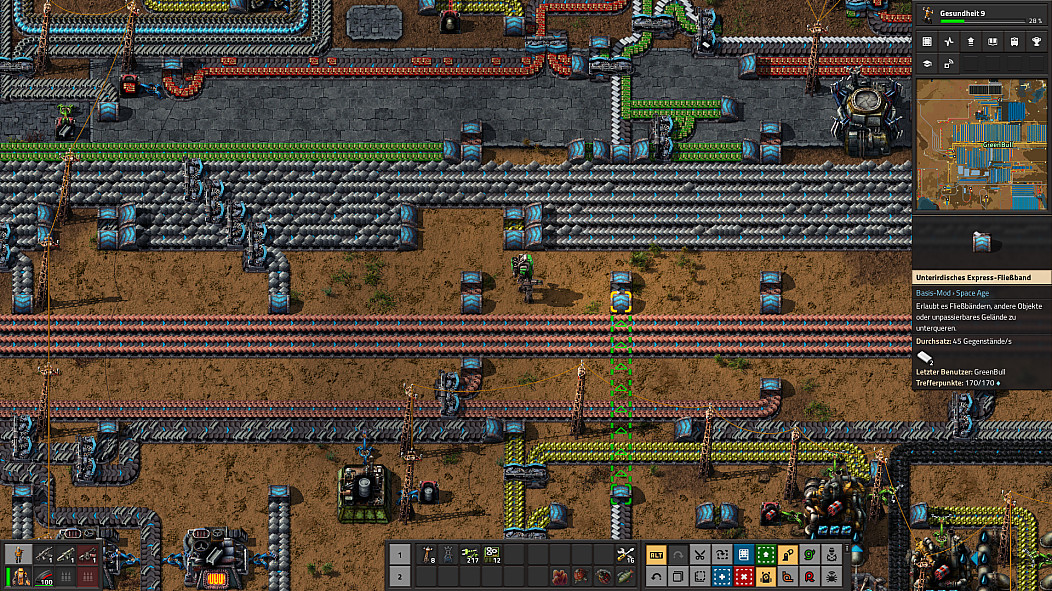Toggle the ALT info mode button
The height and width of the screenshot is (591, 1052).
tap(656, 554)
